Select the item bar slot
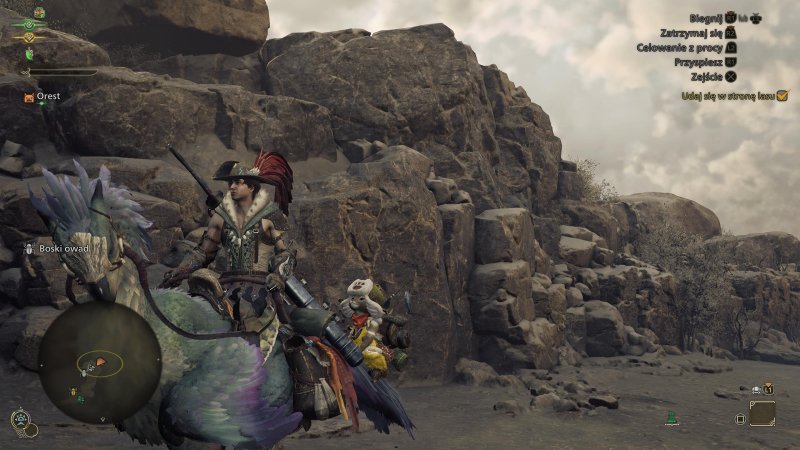 [x=762, y=412]
